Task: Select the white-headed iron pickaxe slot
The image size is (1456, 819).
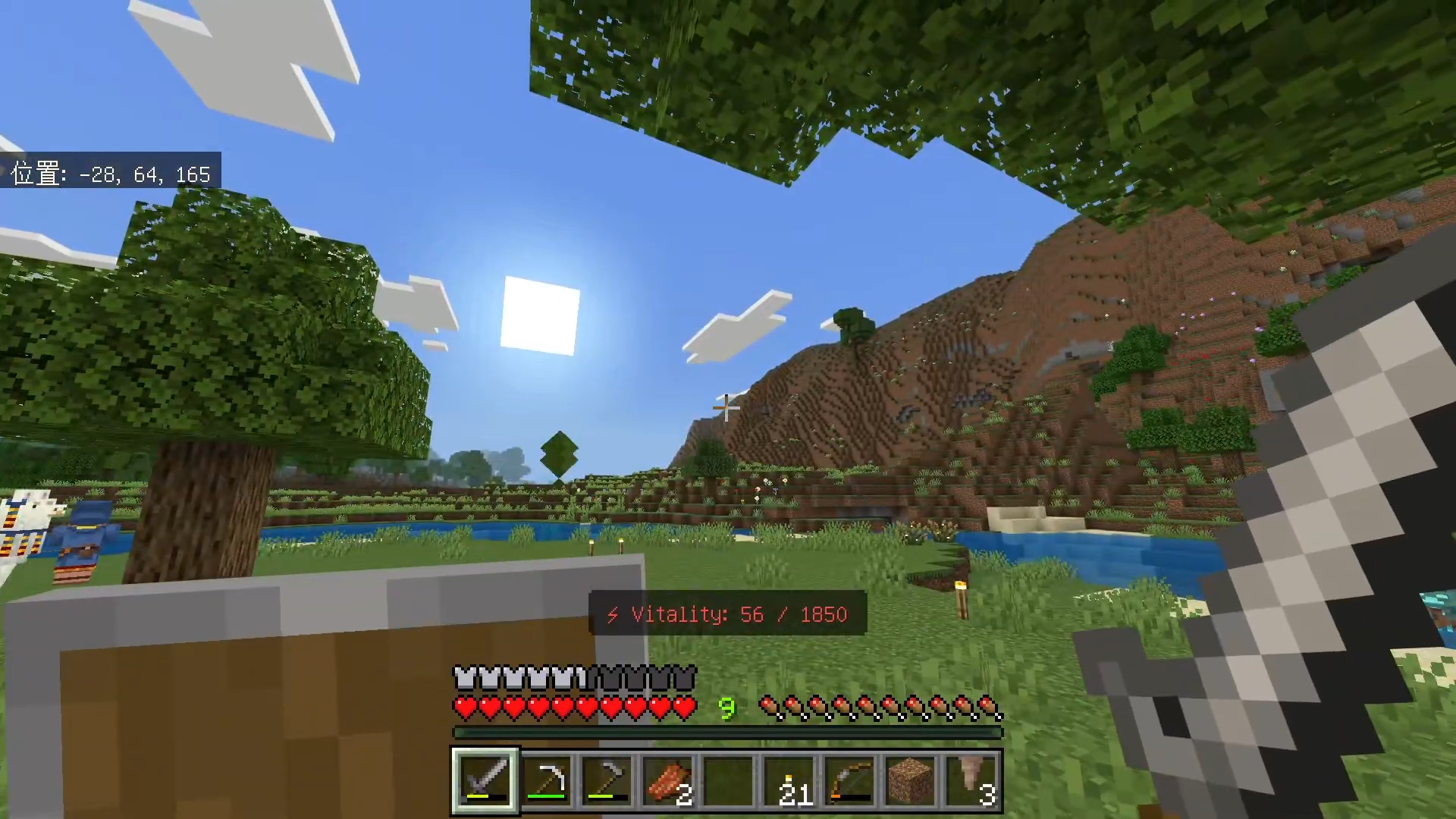Action: click(546, 780)
